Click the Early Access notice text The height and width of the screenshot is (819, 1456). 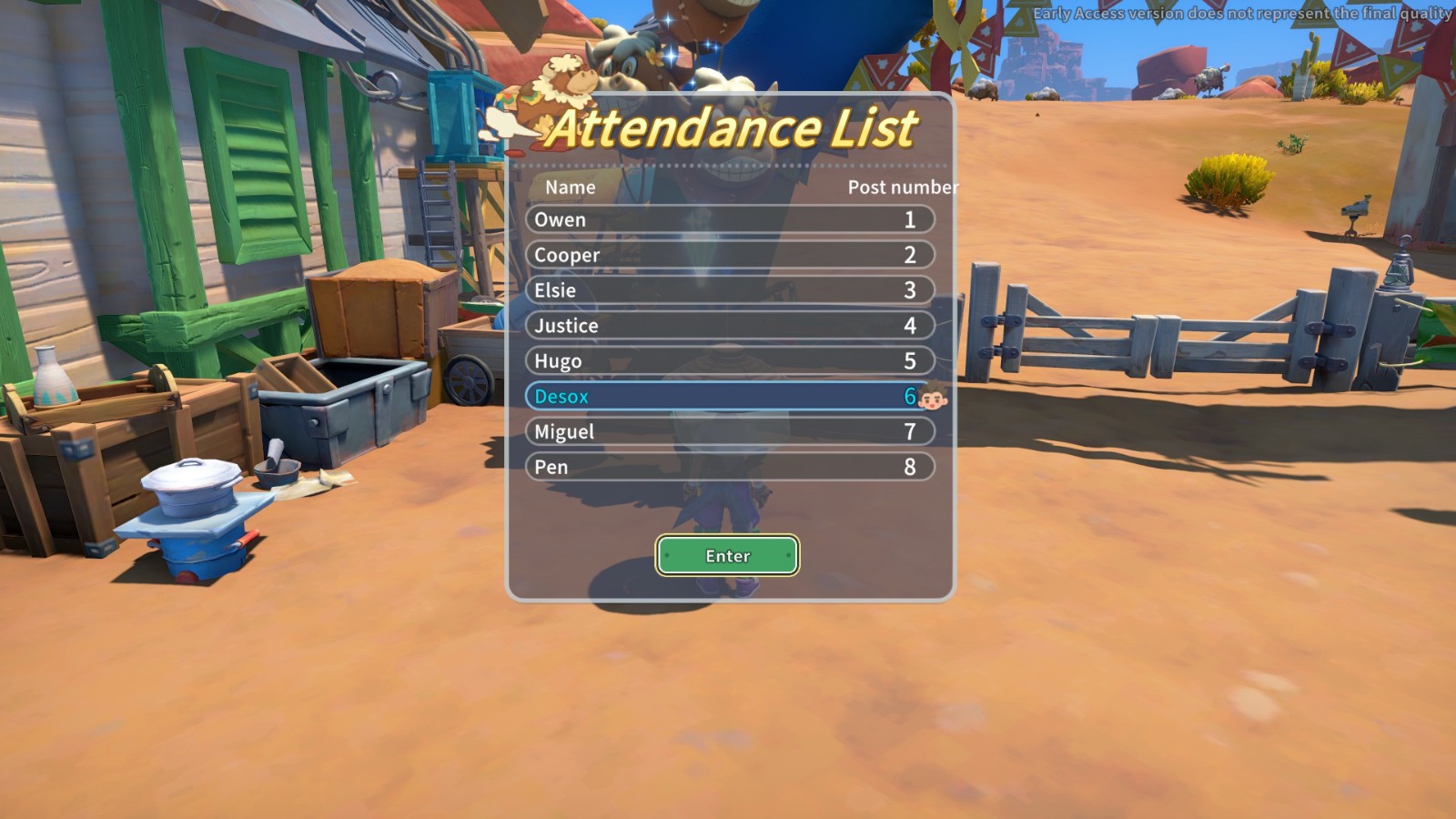tap(1241, 14)
